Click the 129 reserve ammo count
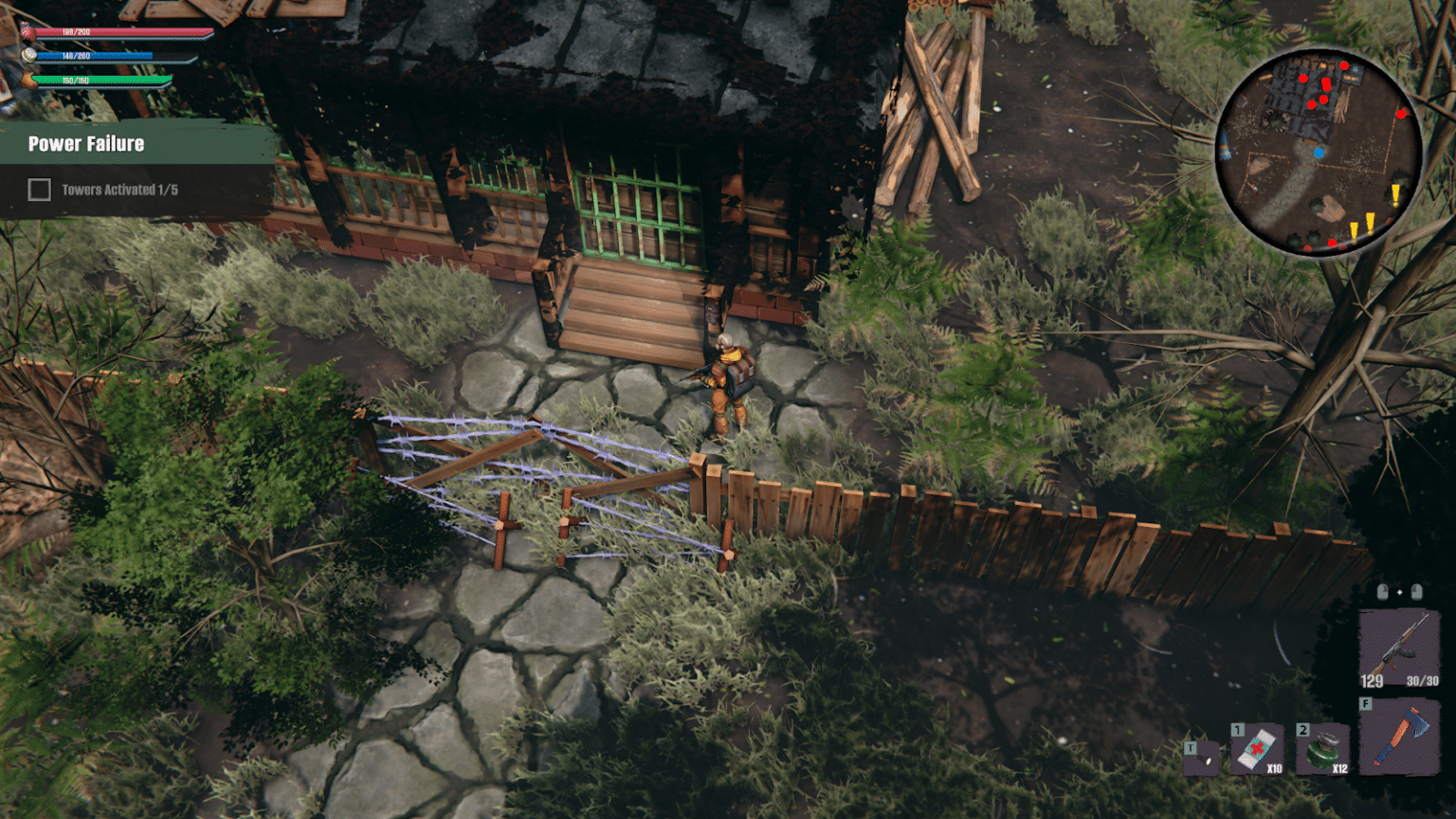This screenshot has height=819, width=1456. pyautogui.click(x=1371, y=681)
